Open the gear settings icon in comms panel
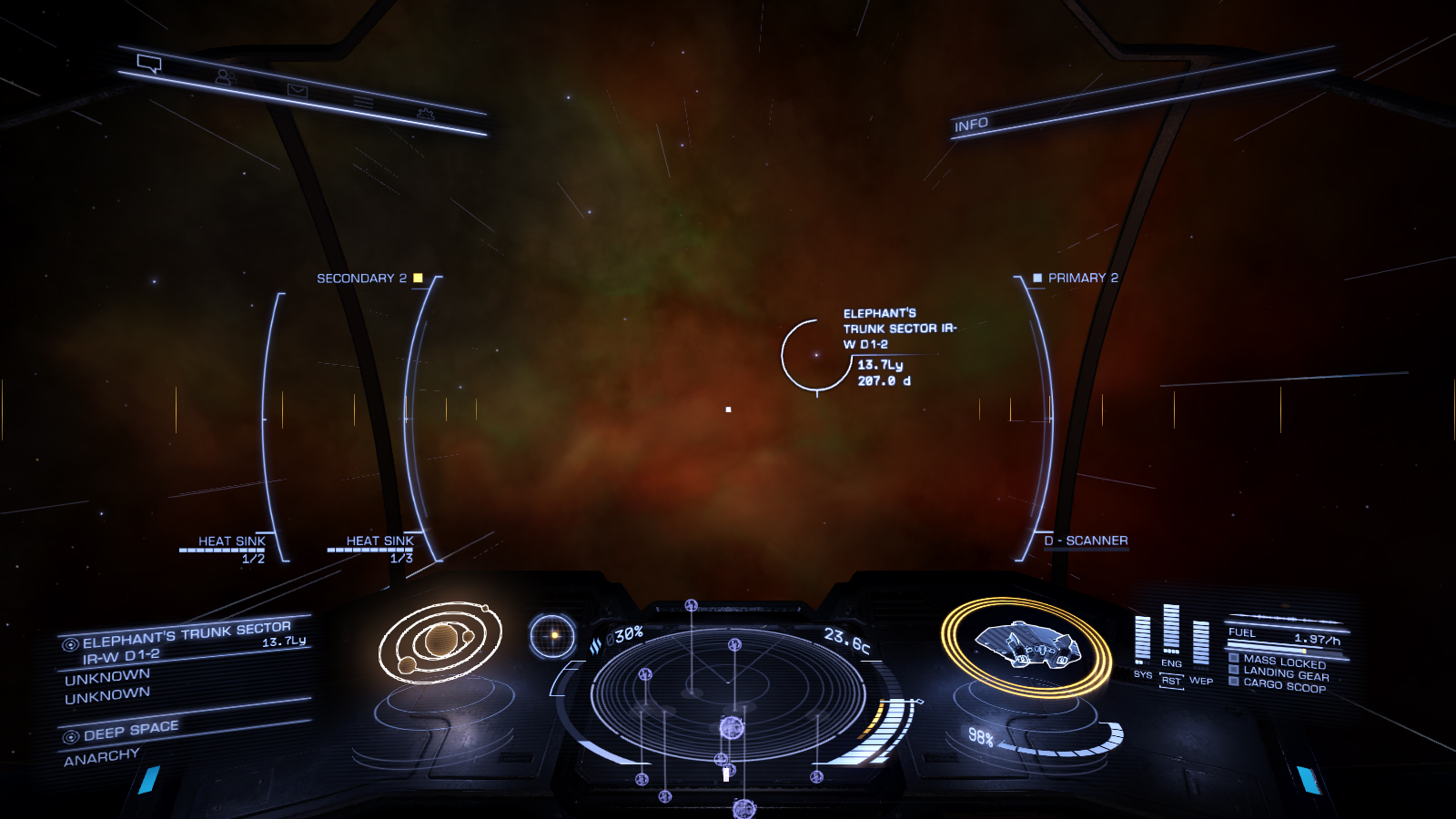This screenshot has width=1456, height=819. tap(425, 114)
